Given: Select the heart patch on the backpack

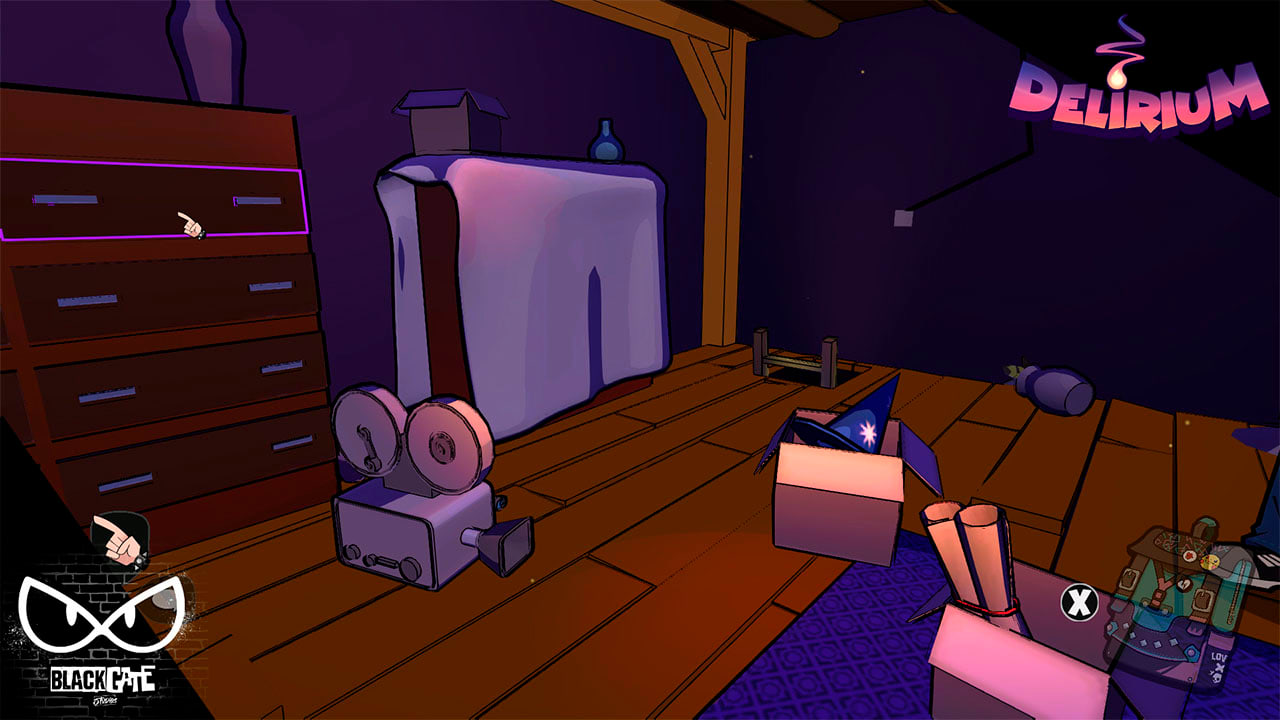Looking at the screenshot, I should click(x=1185, y=582).
